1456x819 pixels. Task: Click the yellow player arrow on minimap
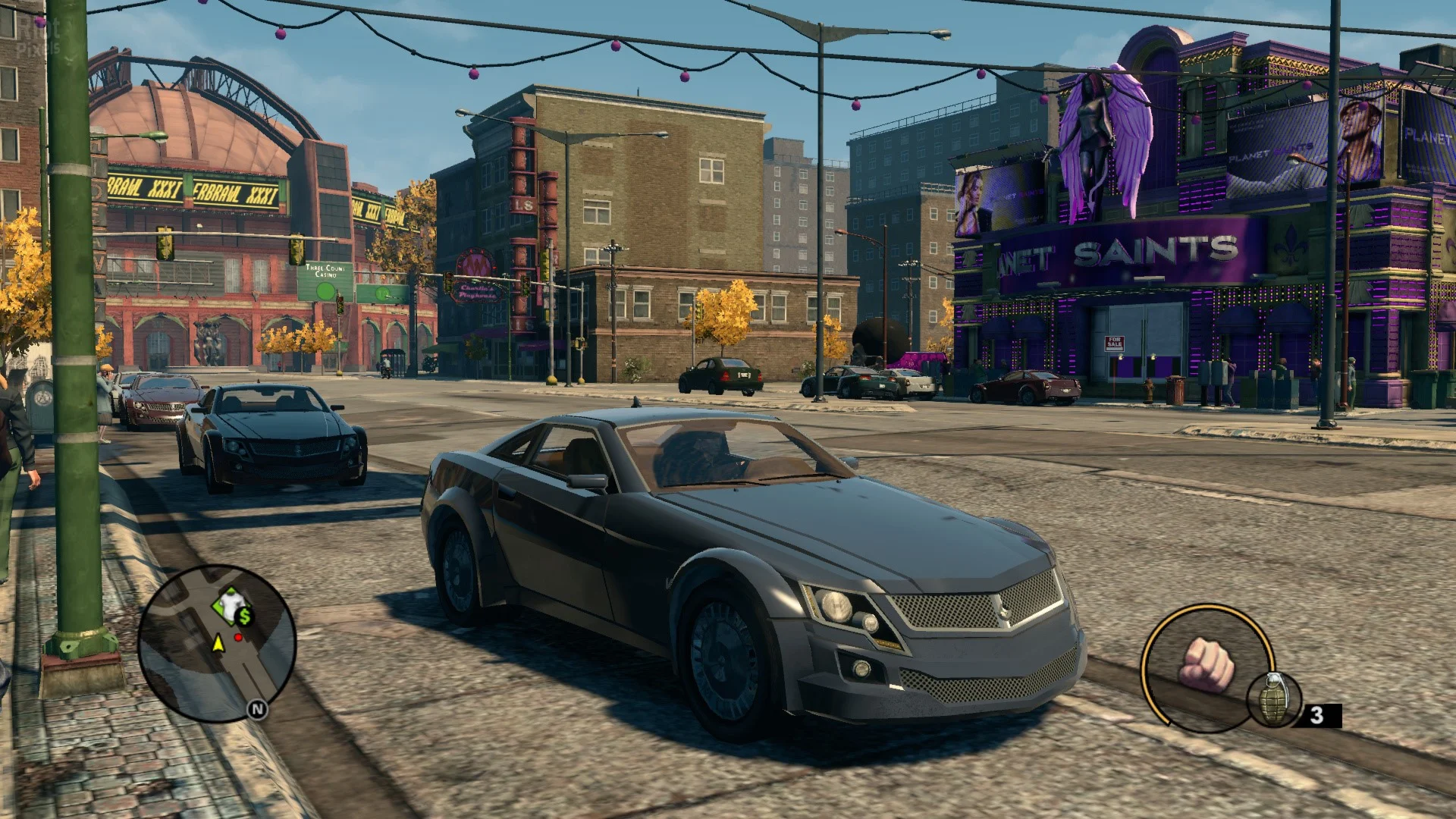[218, 644]
